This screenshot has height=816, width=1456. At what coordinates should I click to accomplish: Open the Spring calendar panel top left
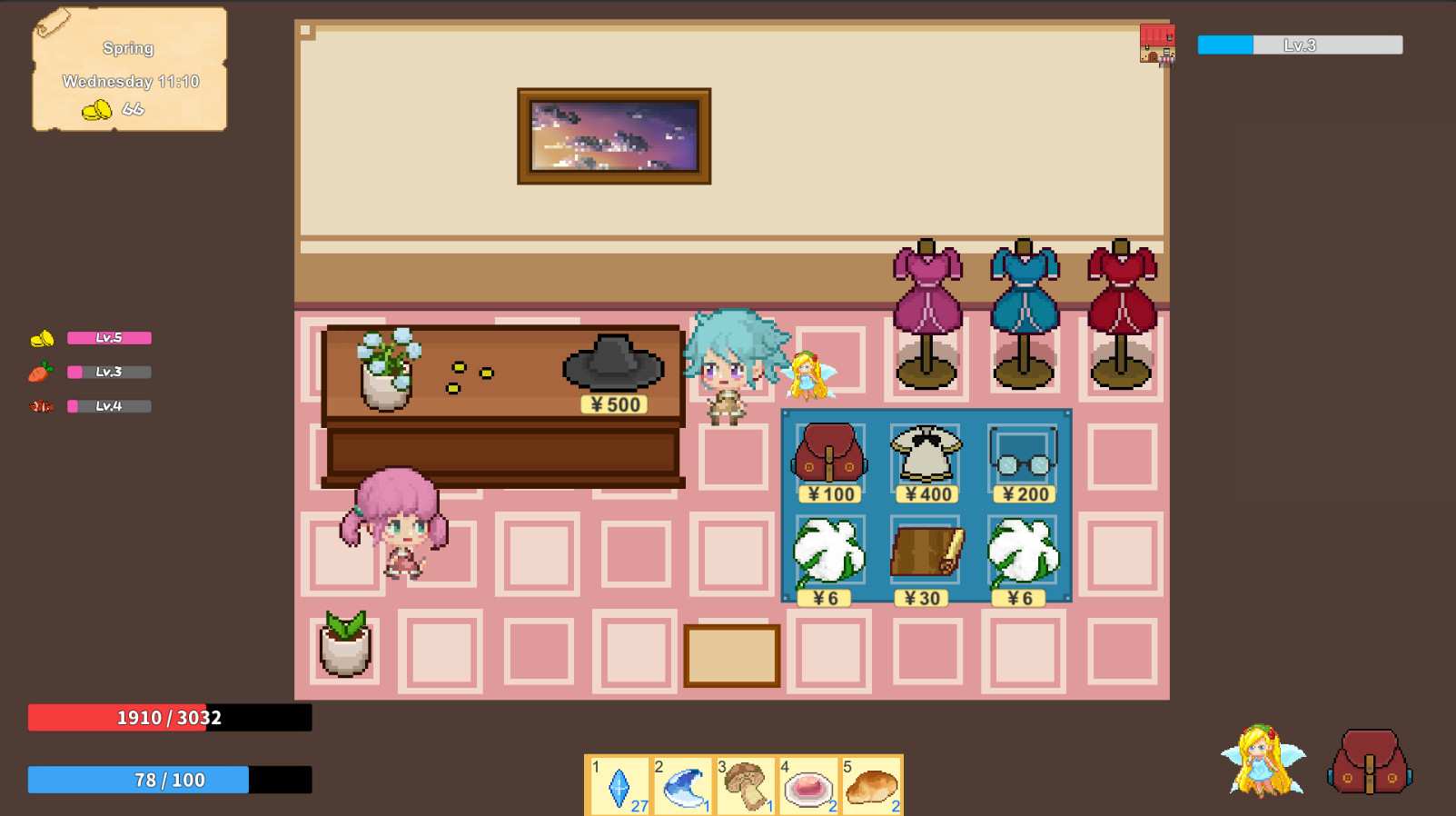pyautogui.click(x=127, y=71)
